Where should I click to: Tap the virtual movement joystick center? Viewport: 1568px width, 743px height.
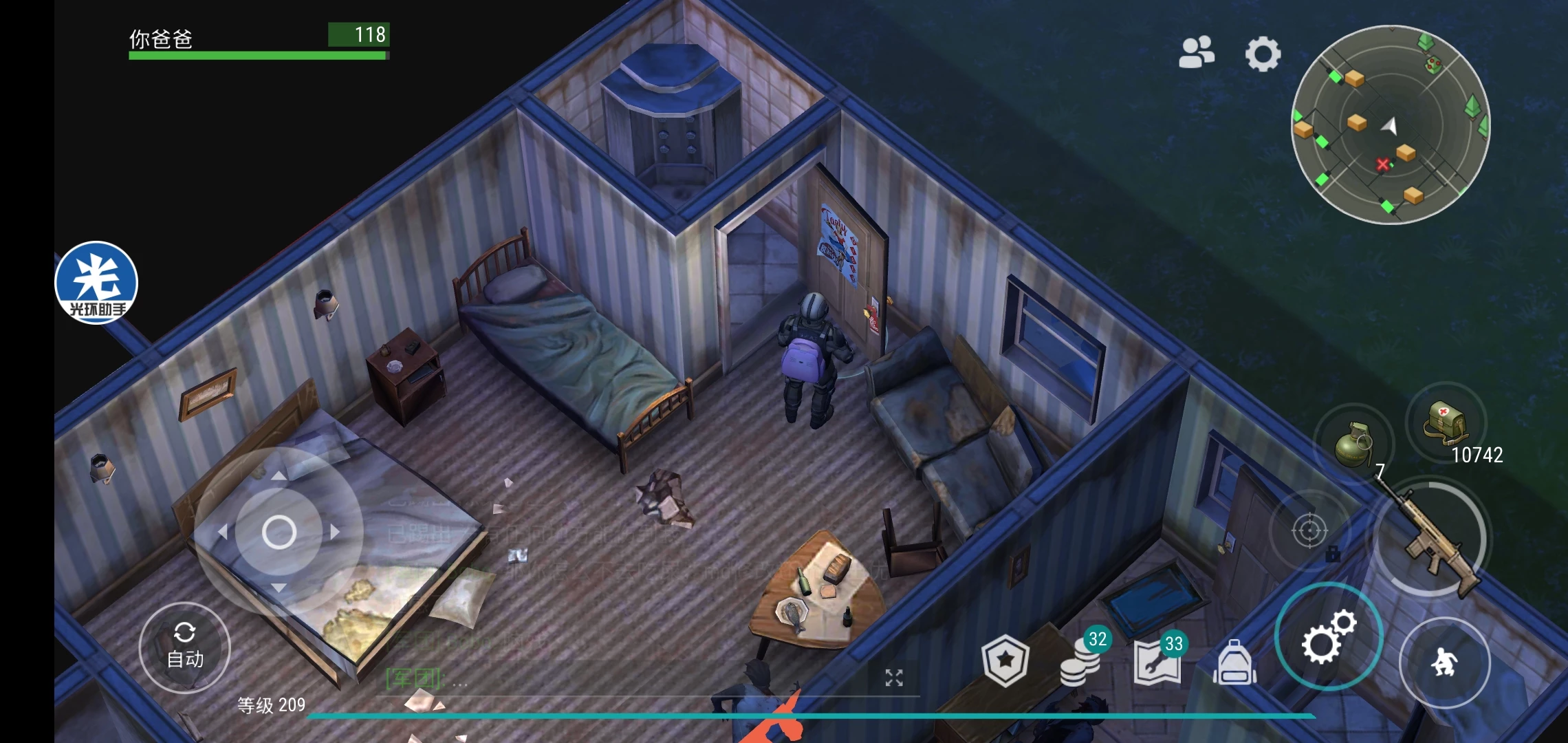click(x=279, y=532)
